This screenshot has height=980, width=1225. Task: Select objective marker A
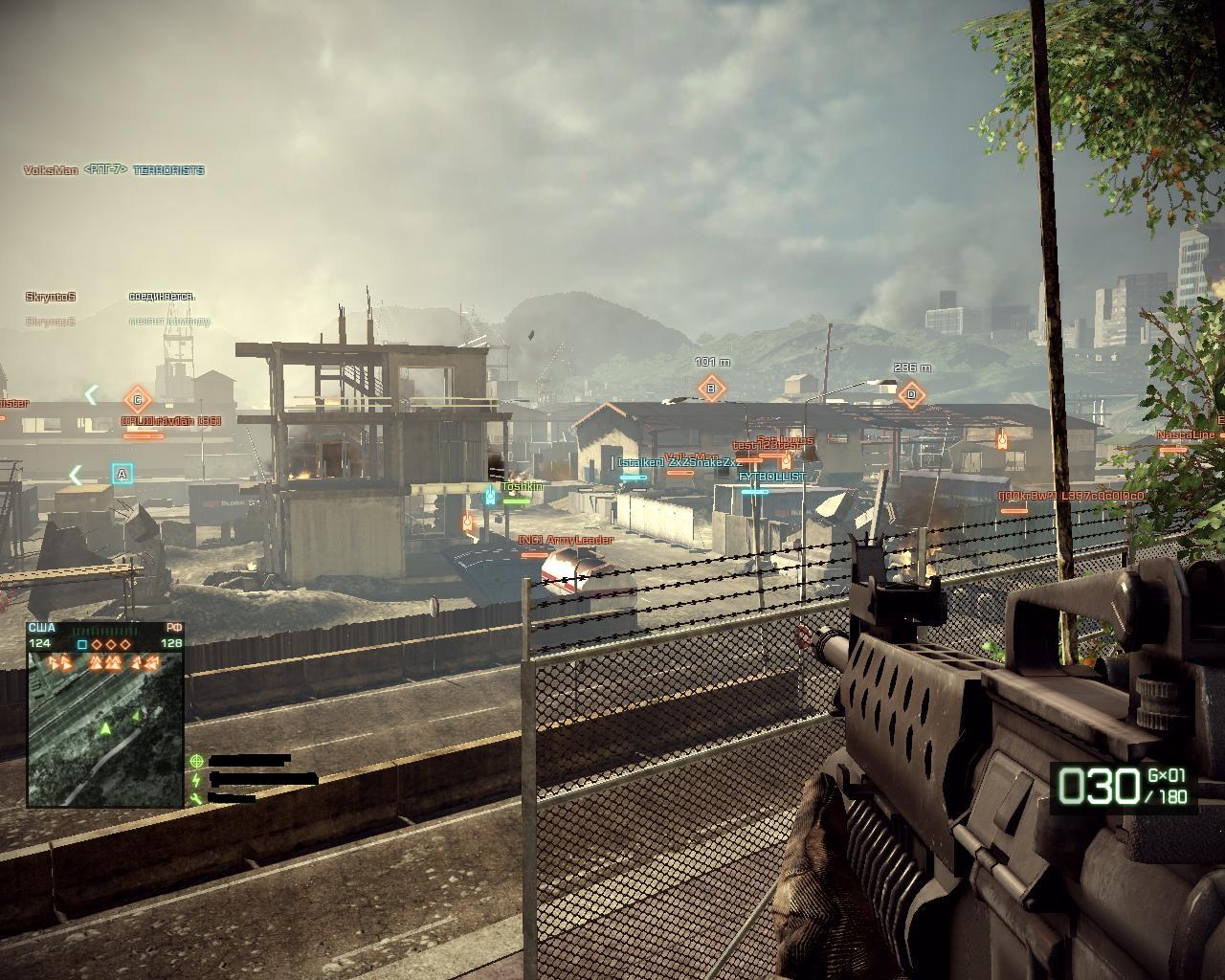122,474
